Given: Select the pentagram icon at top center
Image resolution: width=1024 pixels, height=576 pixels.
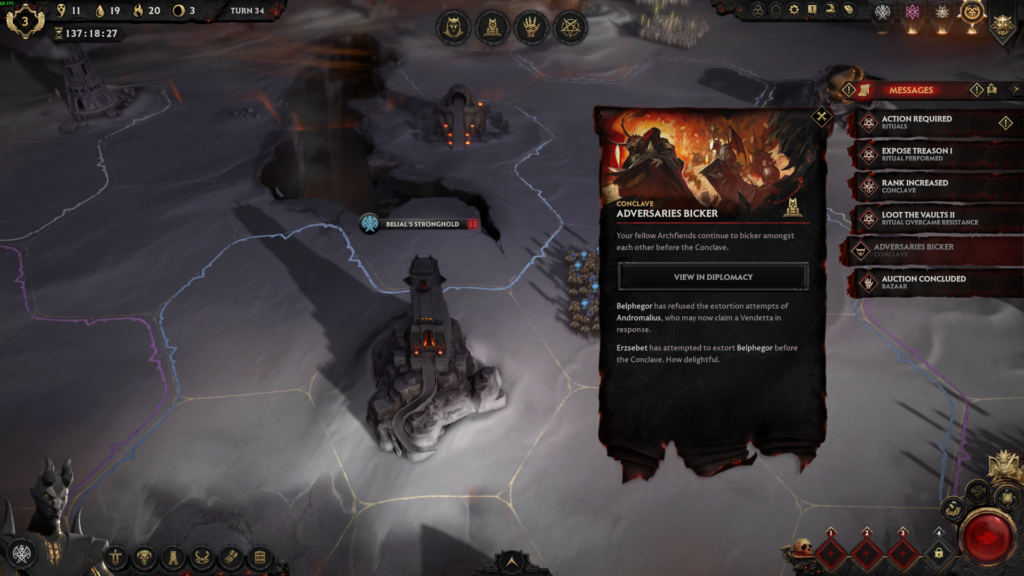Looking at the screenshot, I should tap(571, 26).
